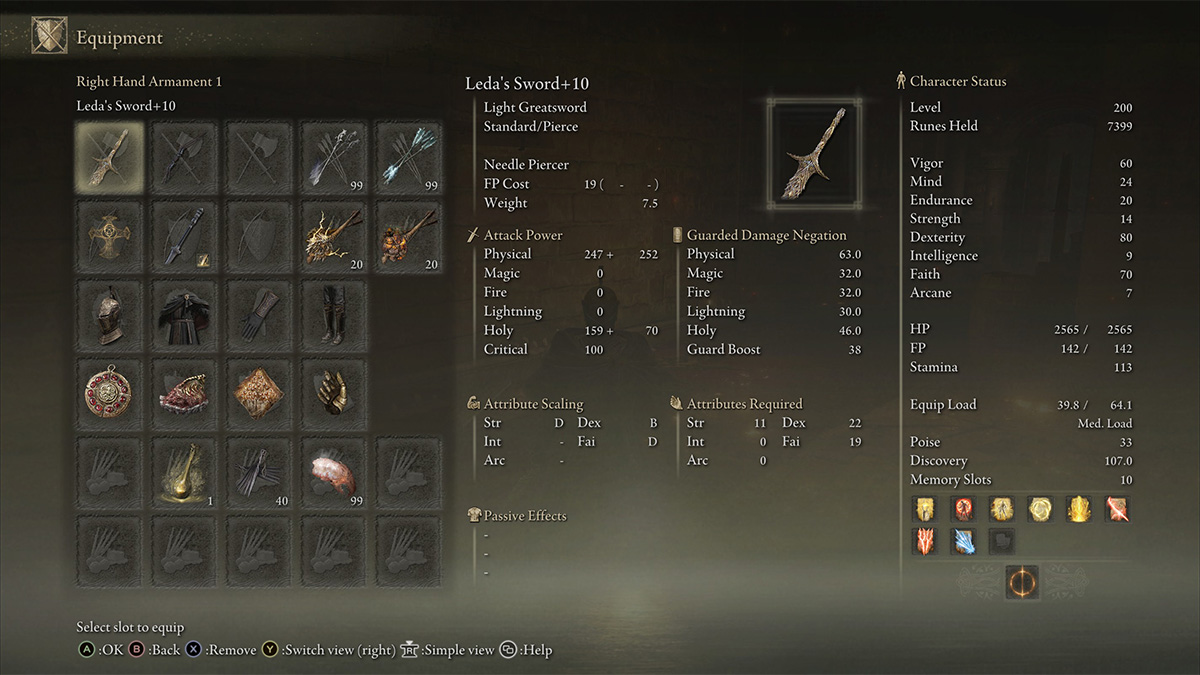Select the Leda's Sword right-hand slot
Viewport: 1200px width, 675px height.
pyautogui.click(x=109, y=157)
